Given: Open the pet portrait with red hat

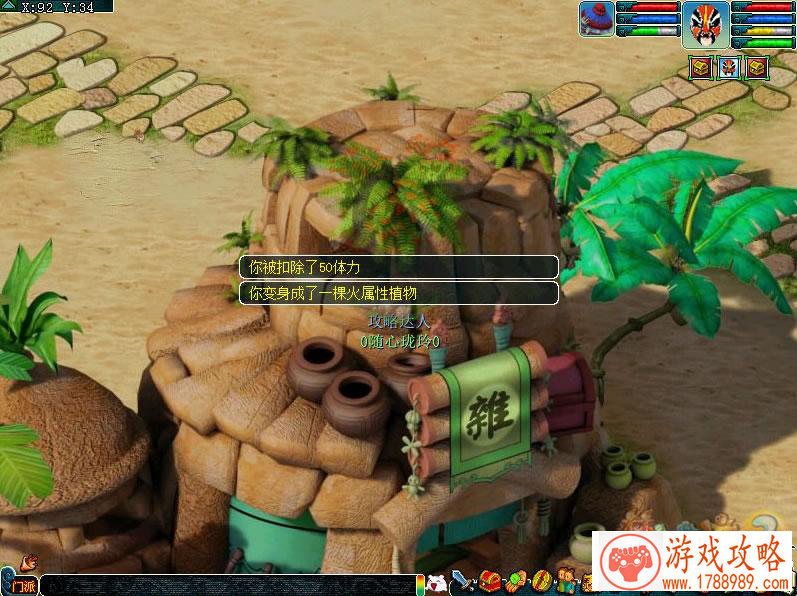Looking at the screenshot, I should [596, 19].
